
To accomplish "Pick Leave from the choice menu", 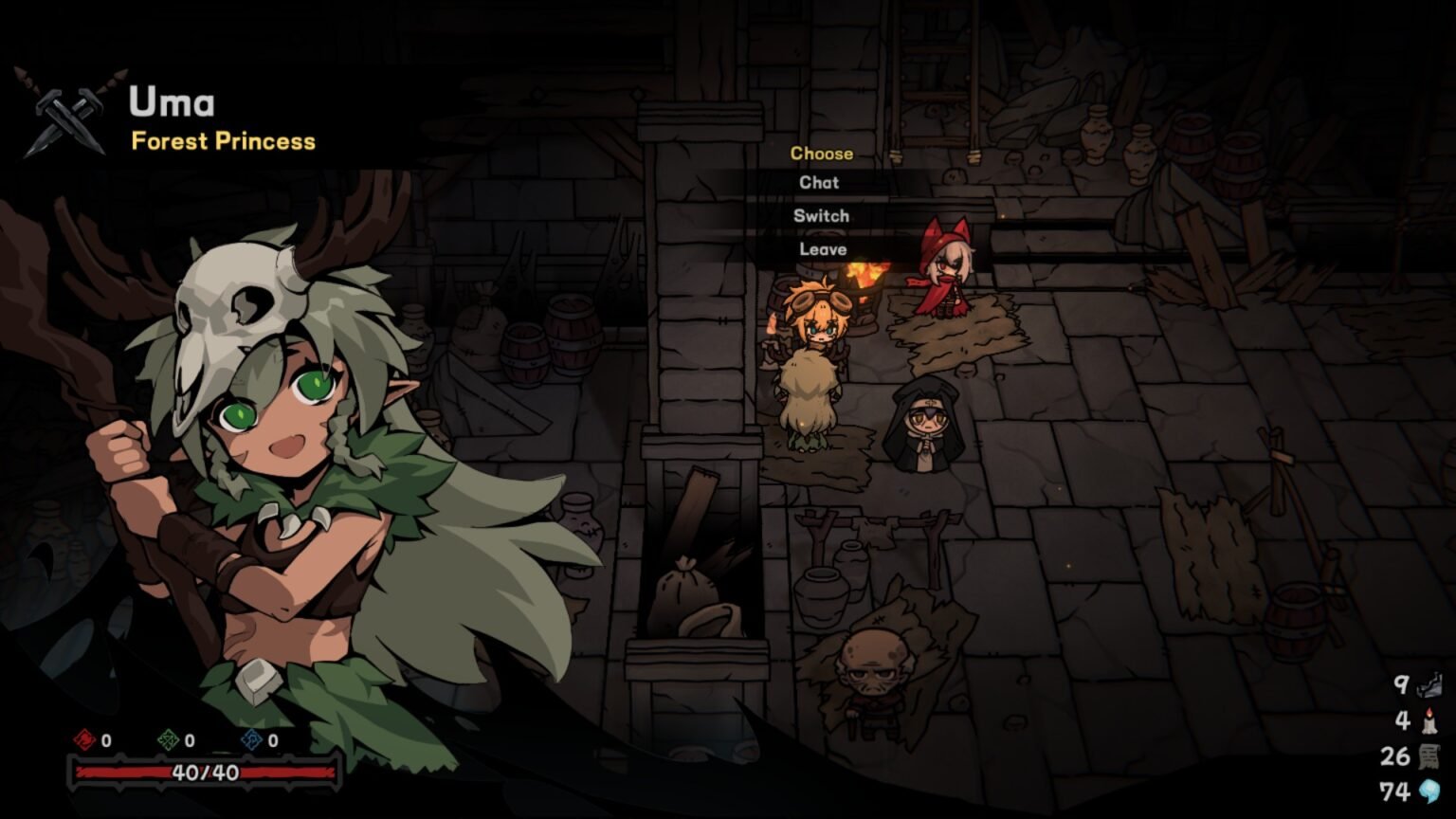I will coord(822,249).
